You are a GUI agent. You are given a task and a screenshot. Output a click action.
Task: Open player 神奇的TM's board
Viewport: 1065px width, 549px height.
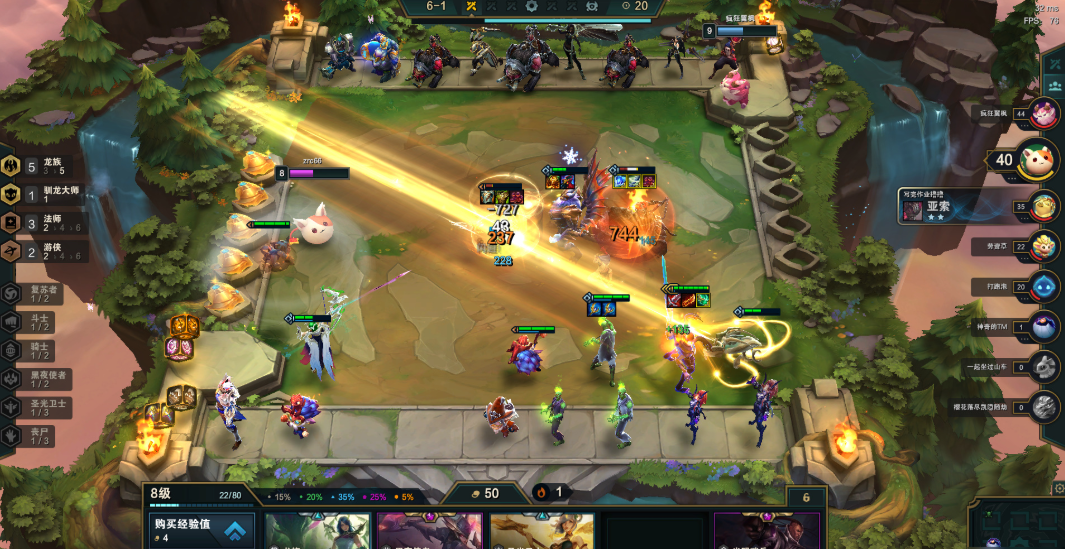coord(1044,326)
